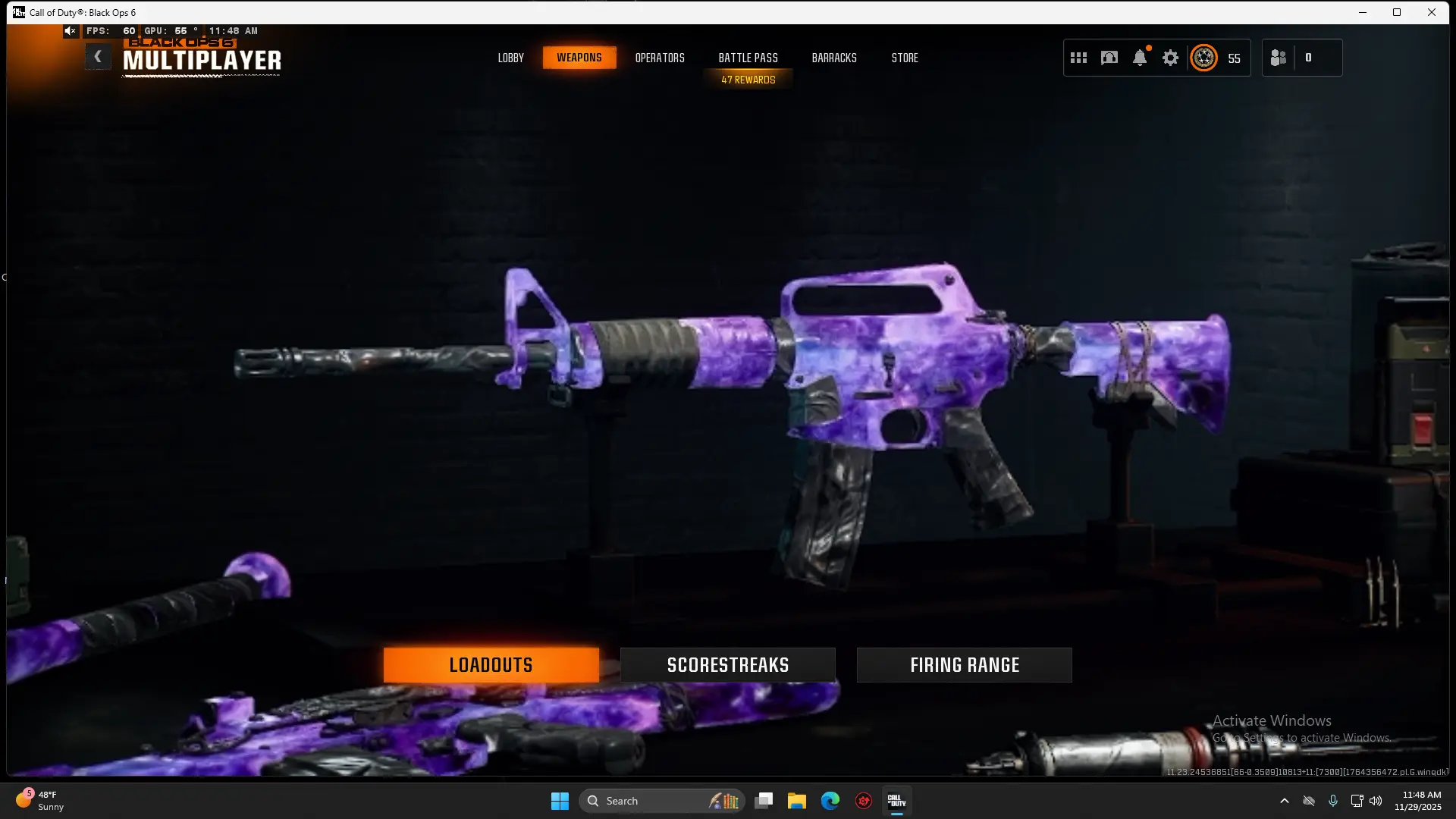This screenshot has height=819, width=1456.
Task: Switch to the Barracks tab
Action: [x=834, y=57]
